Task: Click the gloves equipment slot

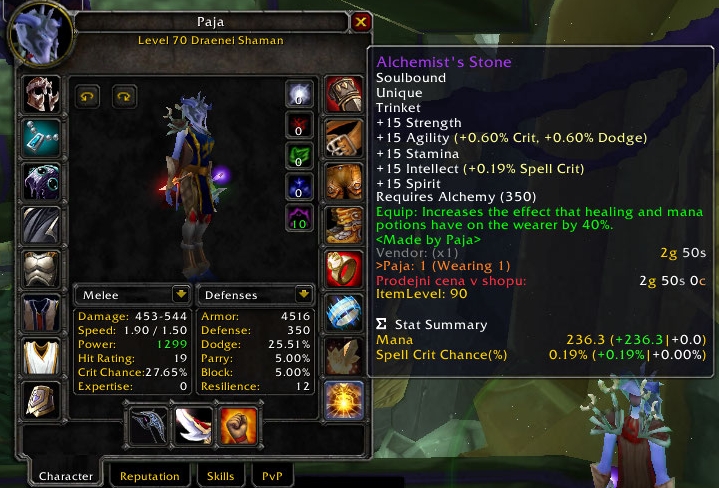Action: [344, 95]
